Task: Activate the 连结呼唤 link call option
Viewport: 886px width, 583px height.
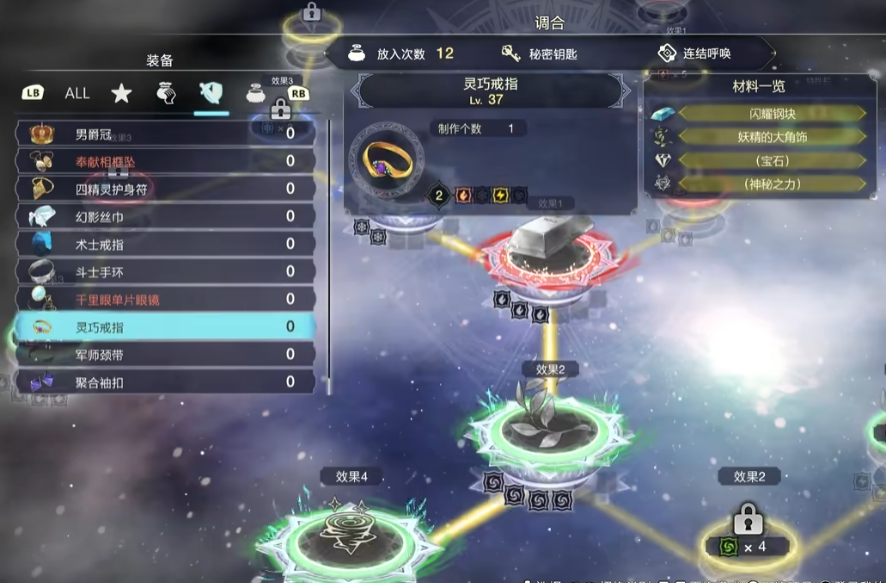Action: coord(706,54)
